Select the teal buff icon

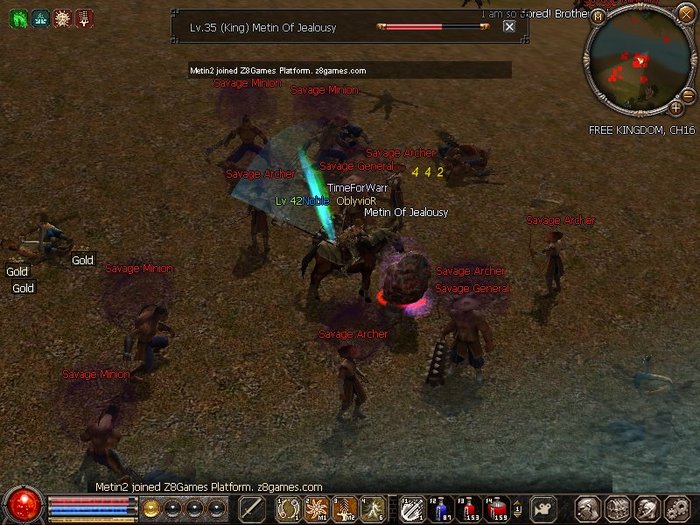pyautogui.click(x=40, y=18)
